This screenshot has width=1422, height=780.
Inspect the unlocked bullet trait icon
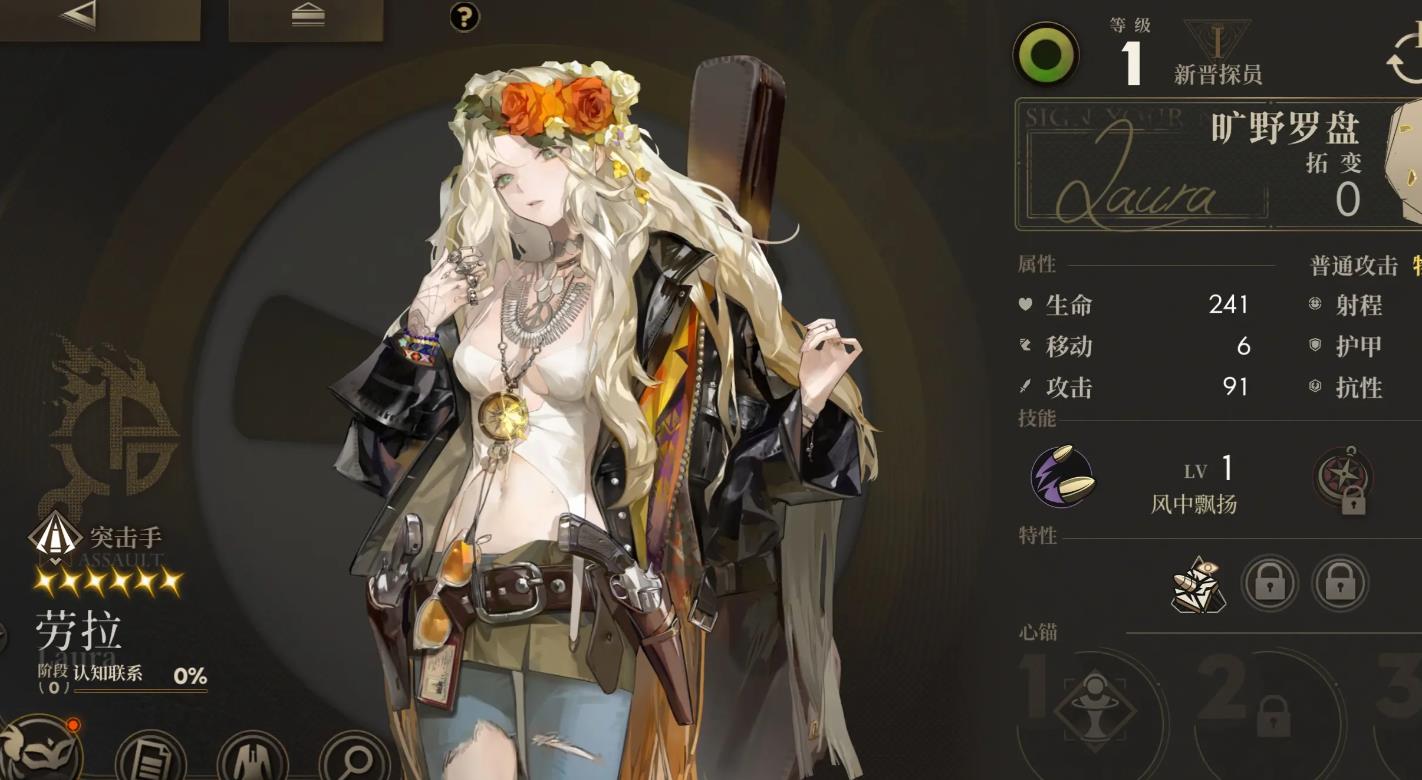(1198, 584)
